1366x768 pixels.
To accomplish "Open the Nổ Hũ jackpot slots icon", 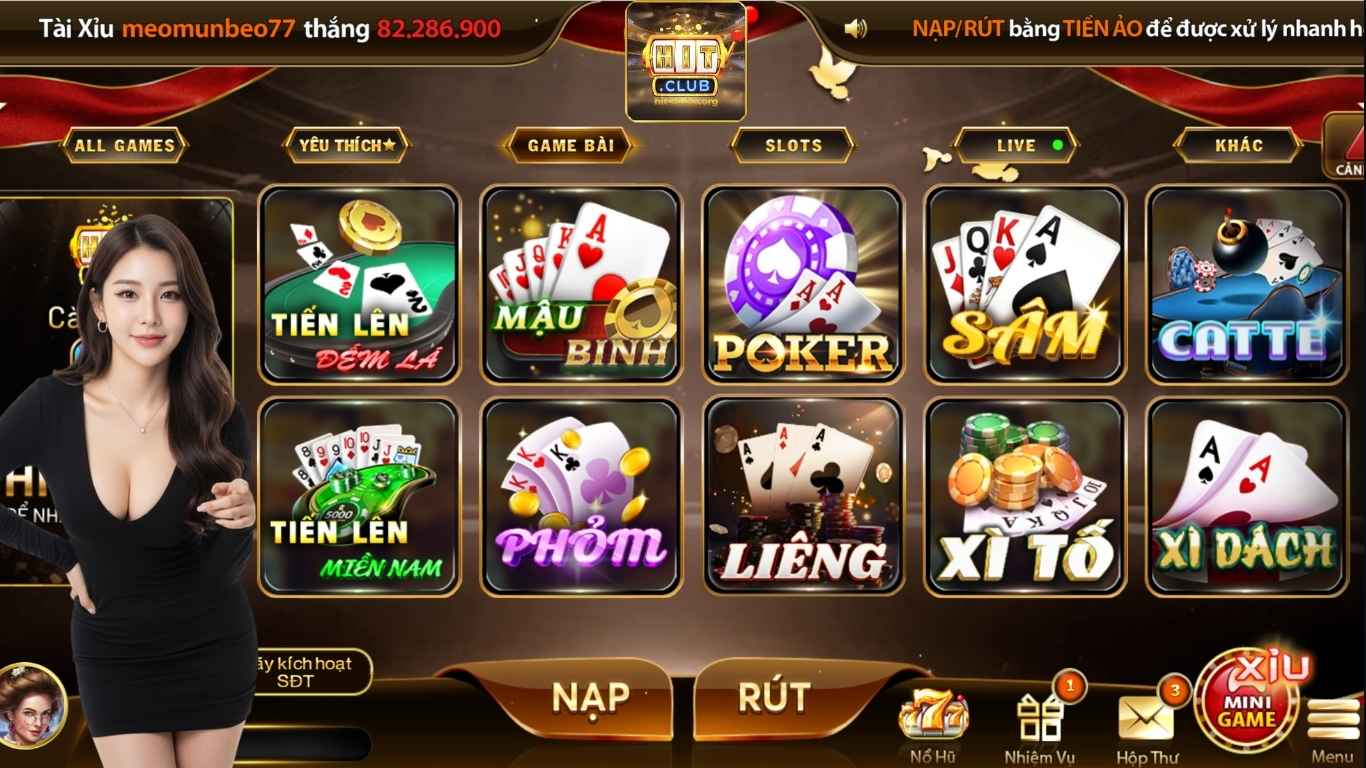I will point(934,715).
